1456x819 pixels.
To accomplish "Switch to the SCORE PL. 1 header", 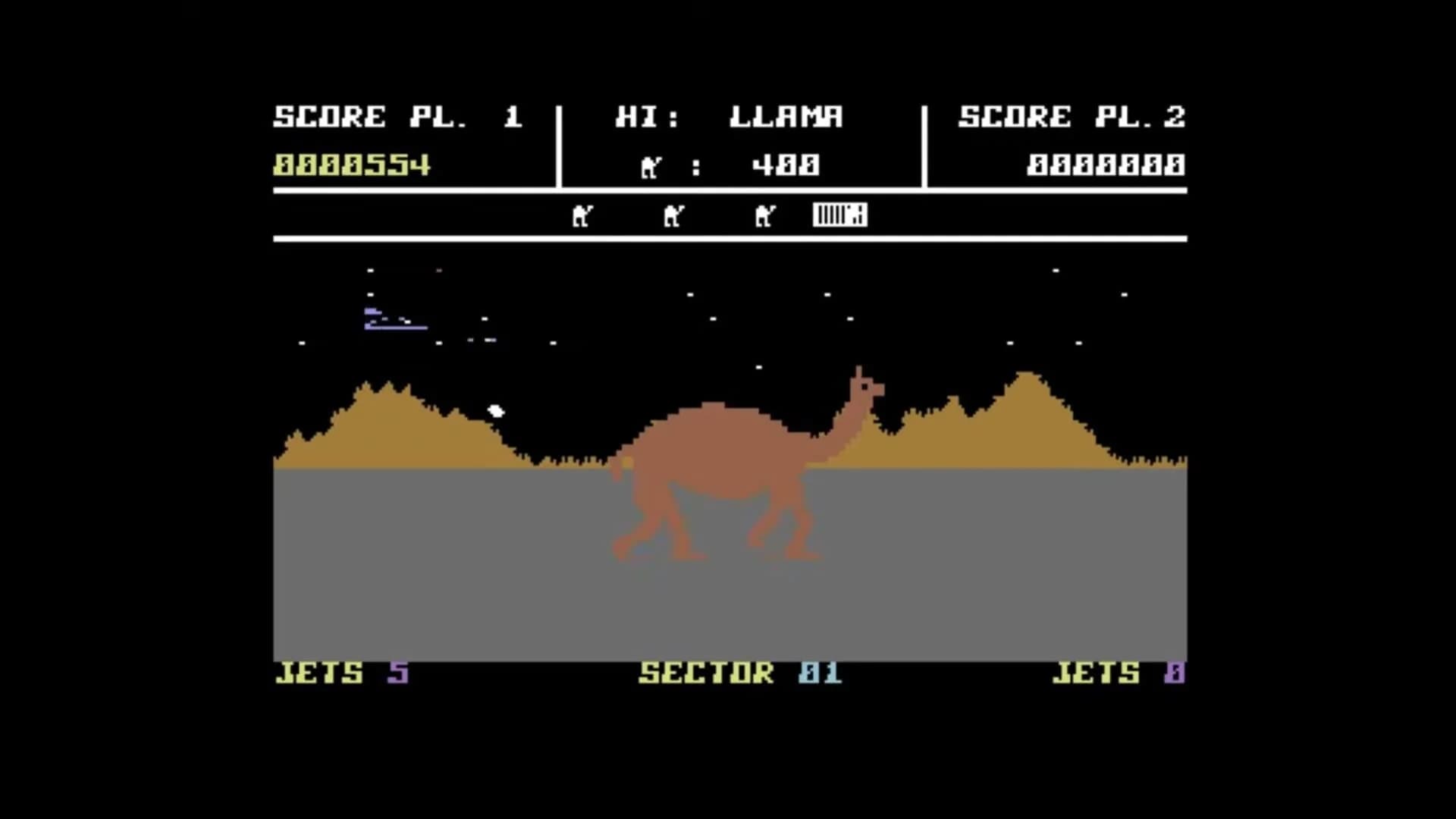I will click(x=398, y=115).
